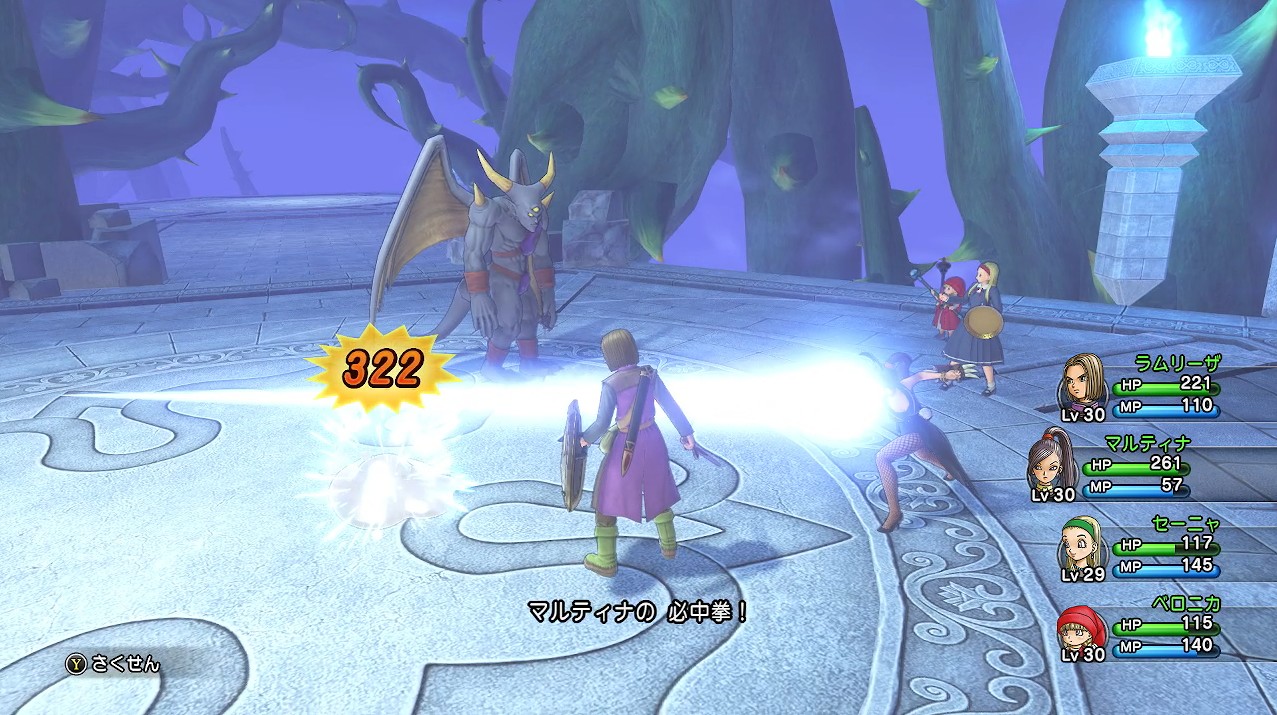Select ベロニカ's red-hooded portrait
The image size is (1277, 715).
point(1082,626)
